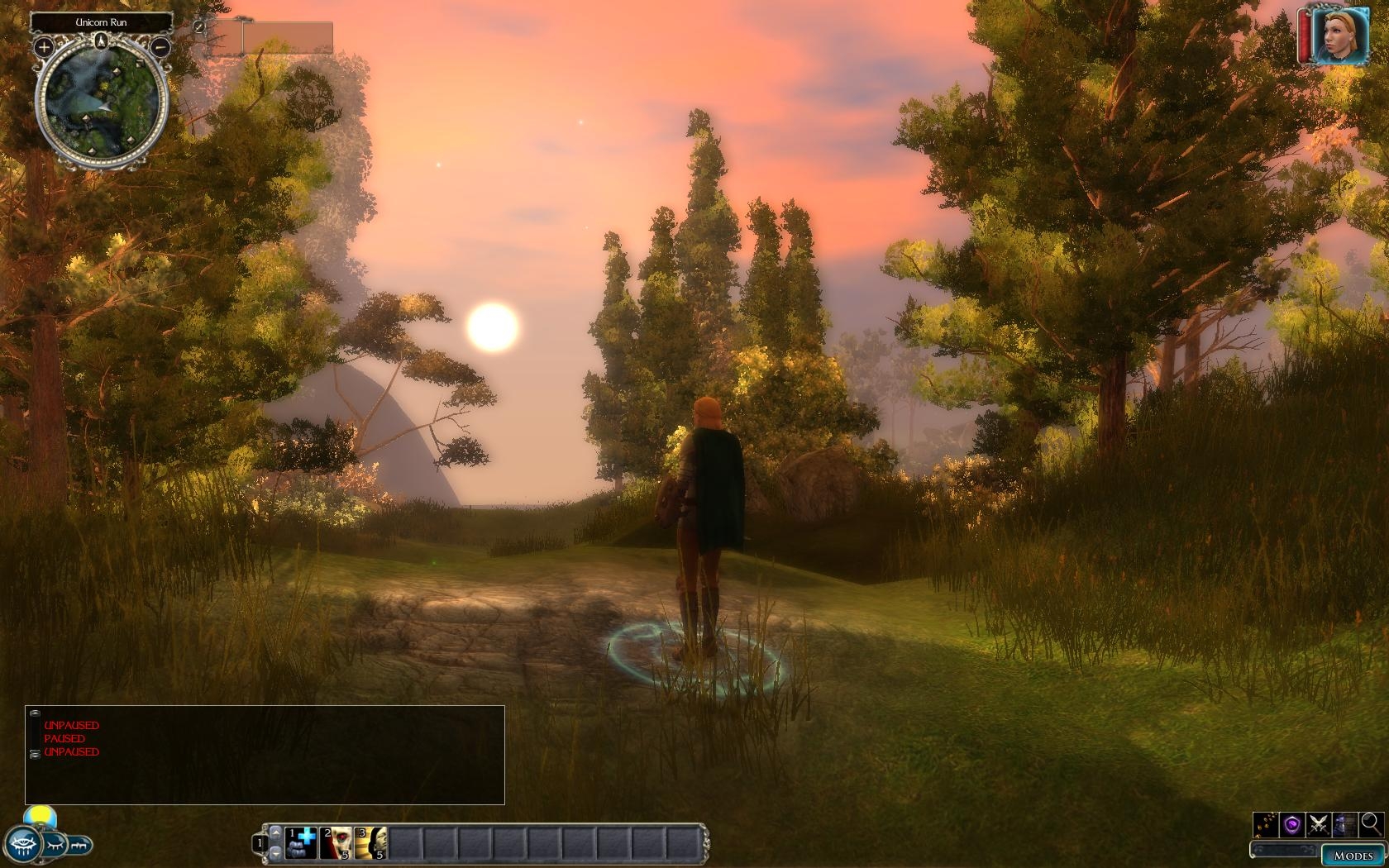This screenshot has height=868, width=1389.
Task: Click the small pencil icon beside the minimap
Action: (199, 26)
